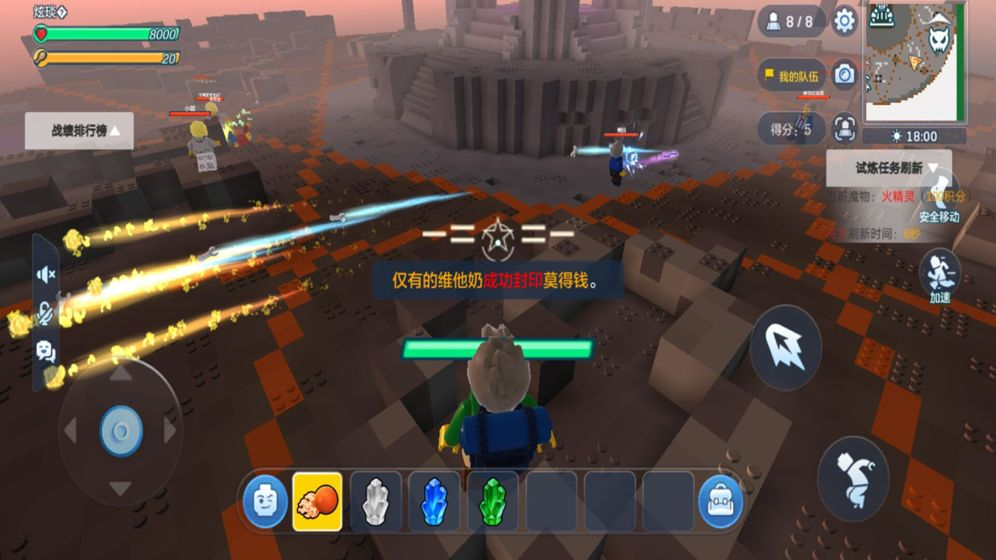The height and width of the screenshot is (560, 996).
Task: Open the chat emoji bubble icon
Action: coord(45,351)
